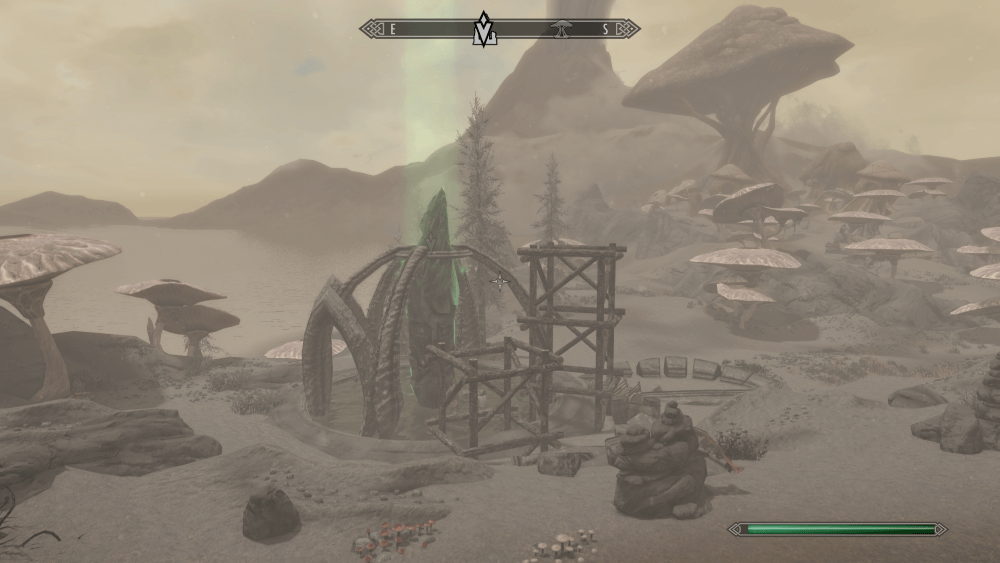Screen dimensions: 1000x563
Task: Click the quest arrow marker on the compass
Action: (x=485, y=28)
